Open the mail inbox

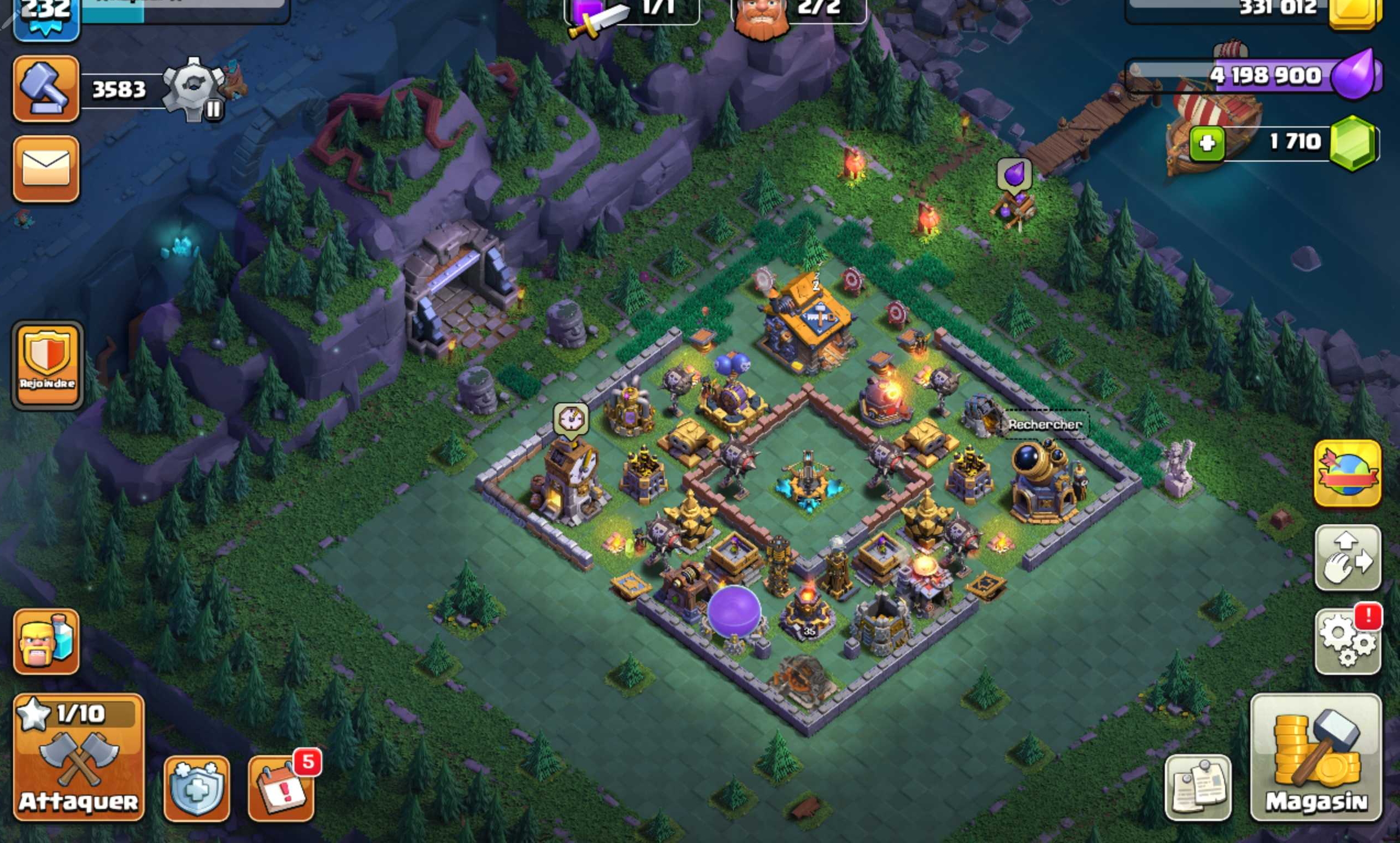click(x=46, y=169)
